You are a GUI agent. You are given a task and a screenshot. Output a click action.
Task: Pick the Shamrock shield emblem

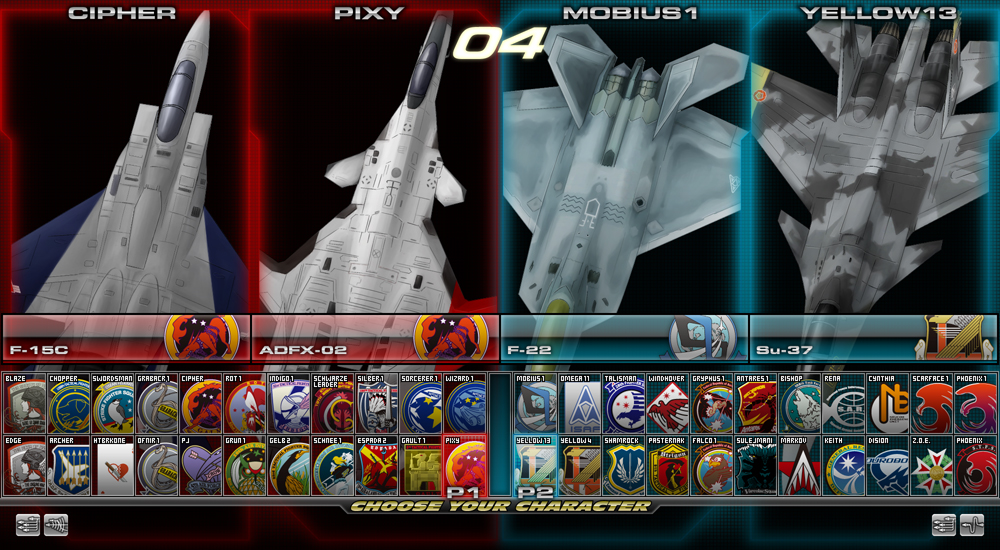[624, 465]
